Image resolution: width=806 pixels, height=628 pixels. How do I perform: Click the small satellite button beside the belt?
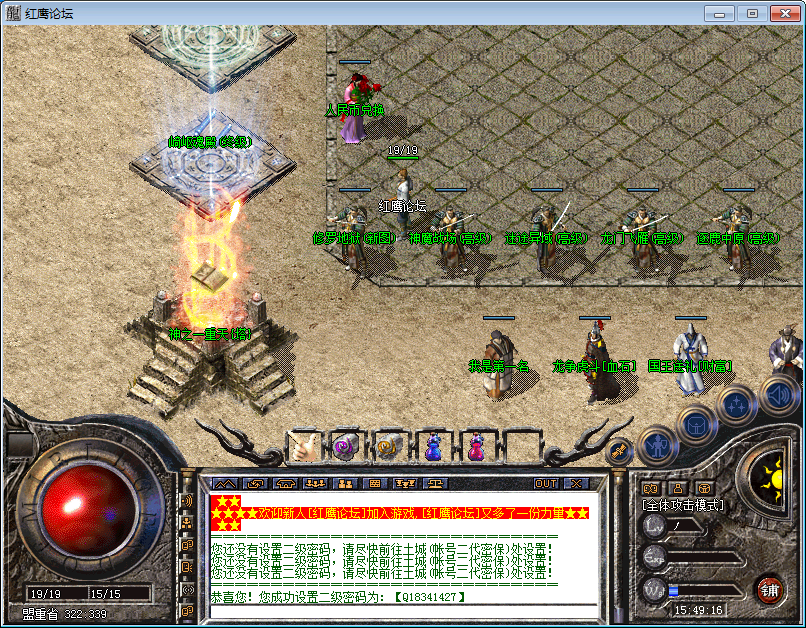617,452
